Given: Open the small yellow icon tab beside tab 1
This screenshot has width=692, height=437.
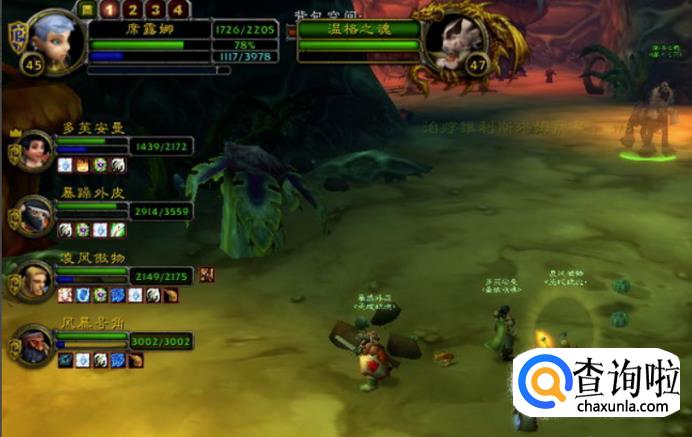Looking at the screenshot, I should pyautogui.click(x=87, y=9).
